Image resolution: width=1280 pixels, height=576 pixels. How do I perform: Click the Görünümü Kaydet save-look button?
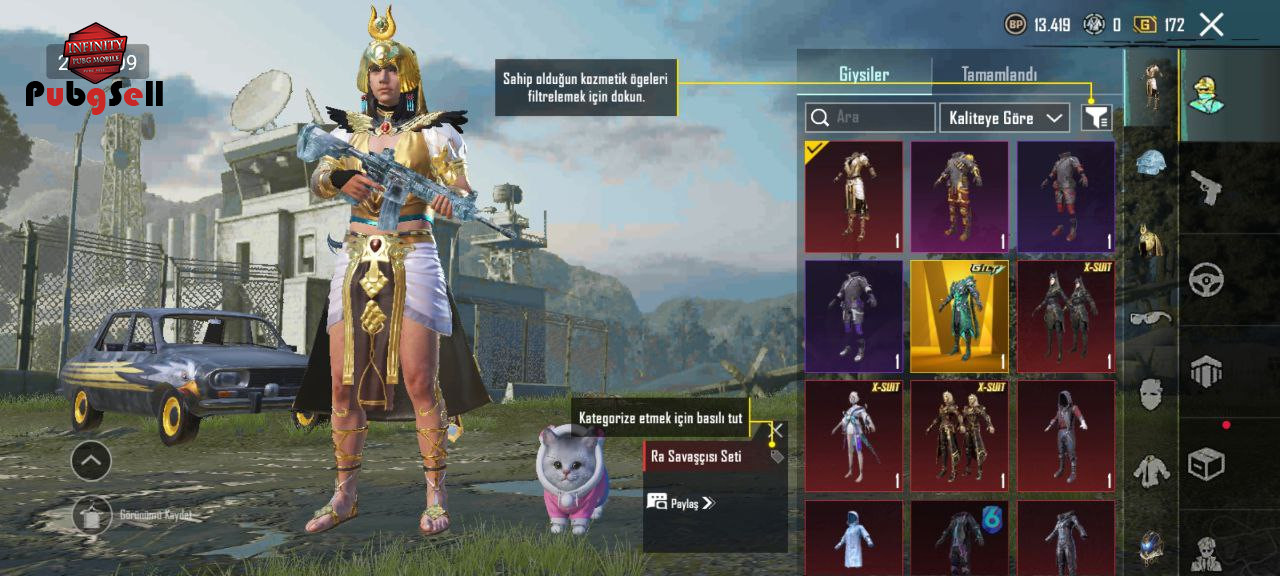(93, 514)
